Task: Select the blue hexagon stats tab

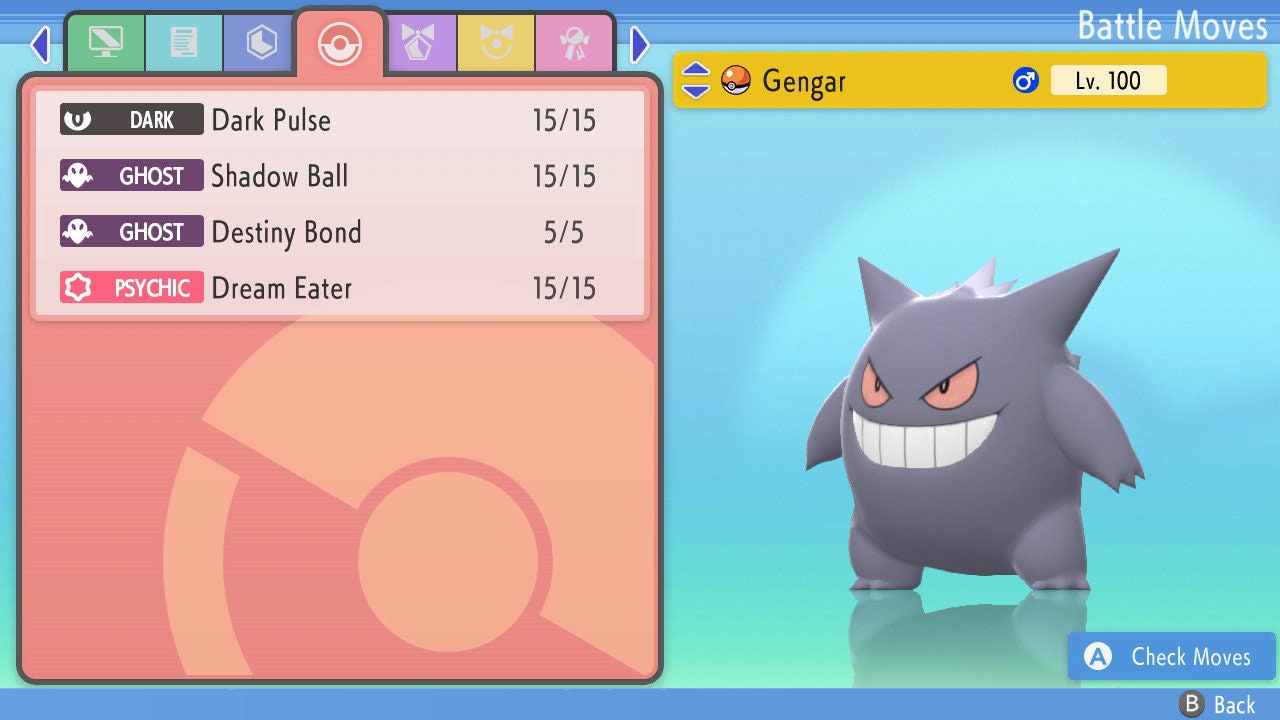Action: coord(262,44)
